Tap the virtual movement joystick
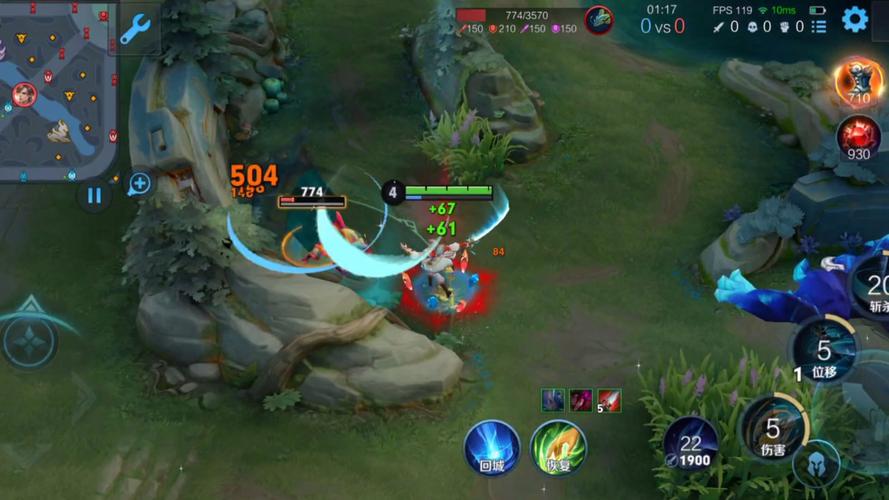 (x=30, y=341)
